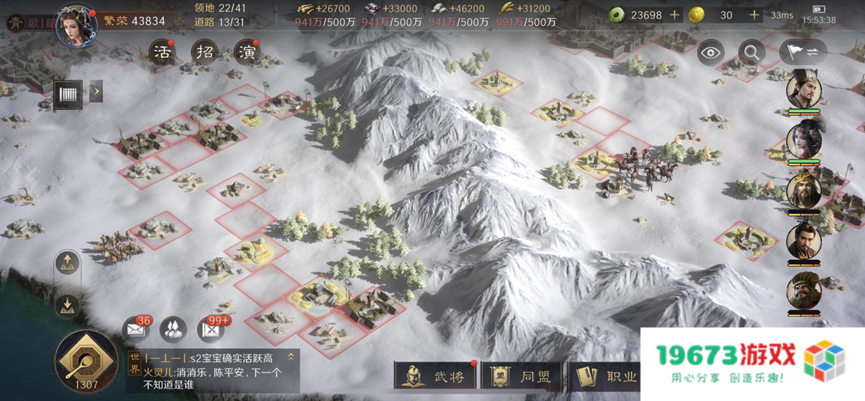865x401 pixels.
Task: Open the 招 recruitment button
Action: coord(204,52)
